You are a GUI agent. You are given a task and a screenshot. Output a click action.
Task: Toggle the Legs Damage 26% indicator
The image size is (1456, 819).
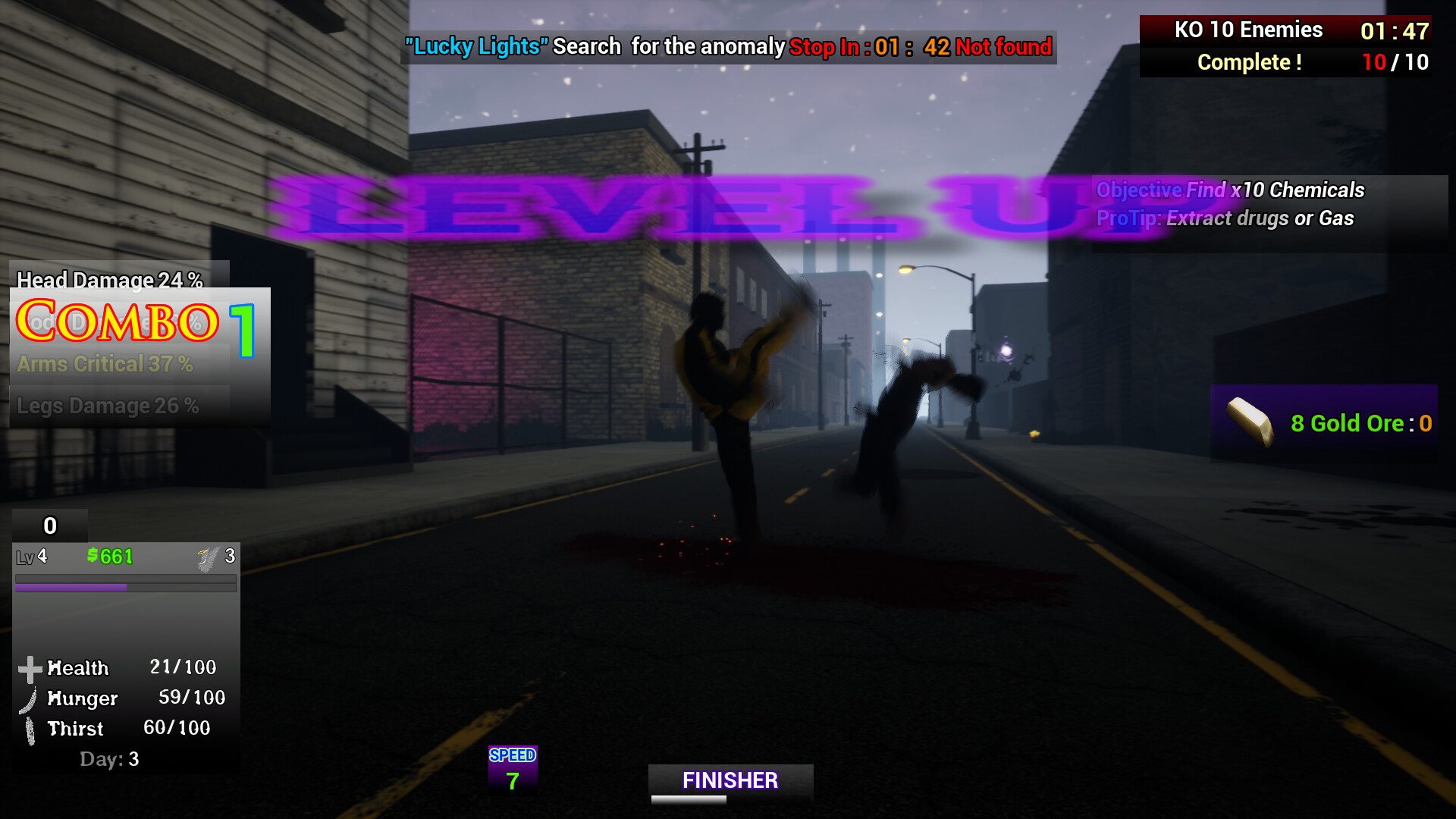click(106, 406)
